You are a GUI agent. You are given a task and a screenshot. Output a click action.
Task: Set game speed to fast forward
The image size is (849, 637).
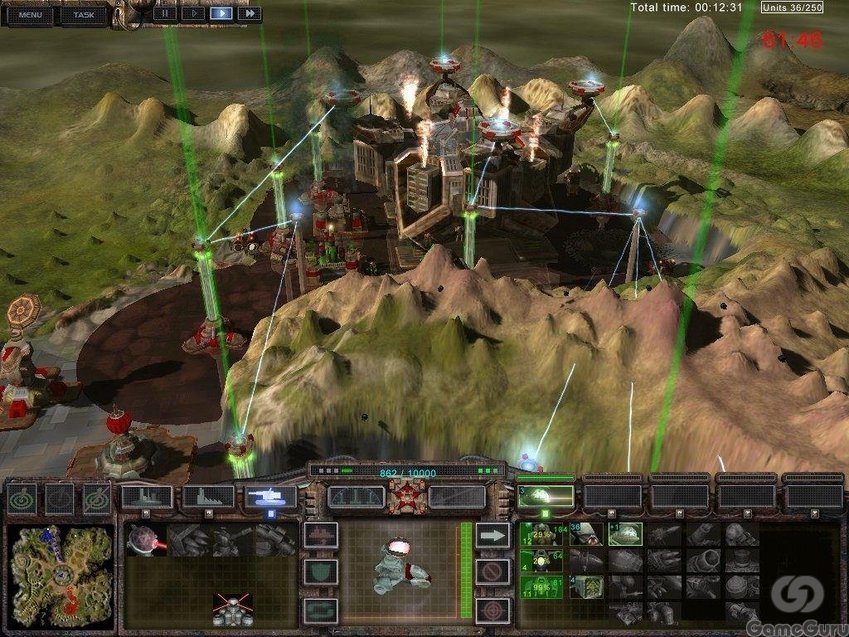point(249,14)
